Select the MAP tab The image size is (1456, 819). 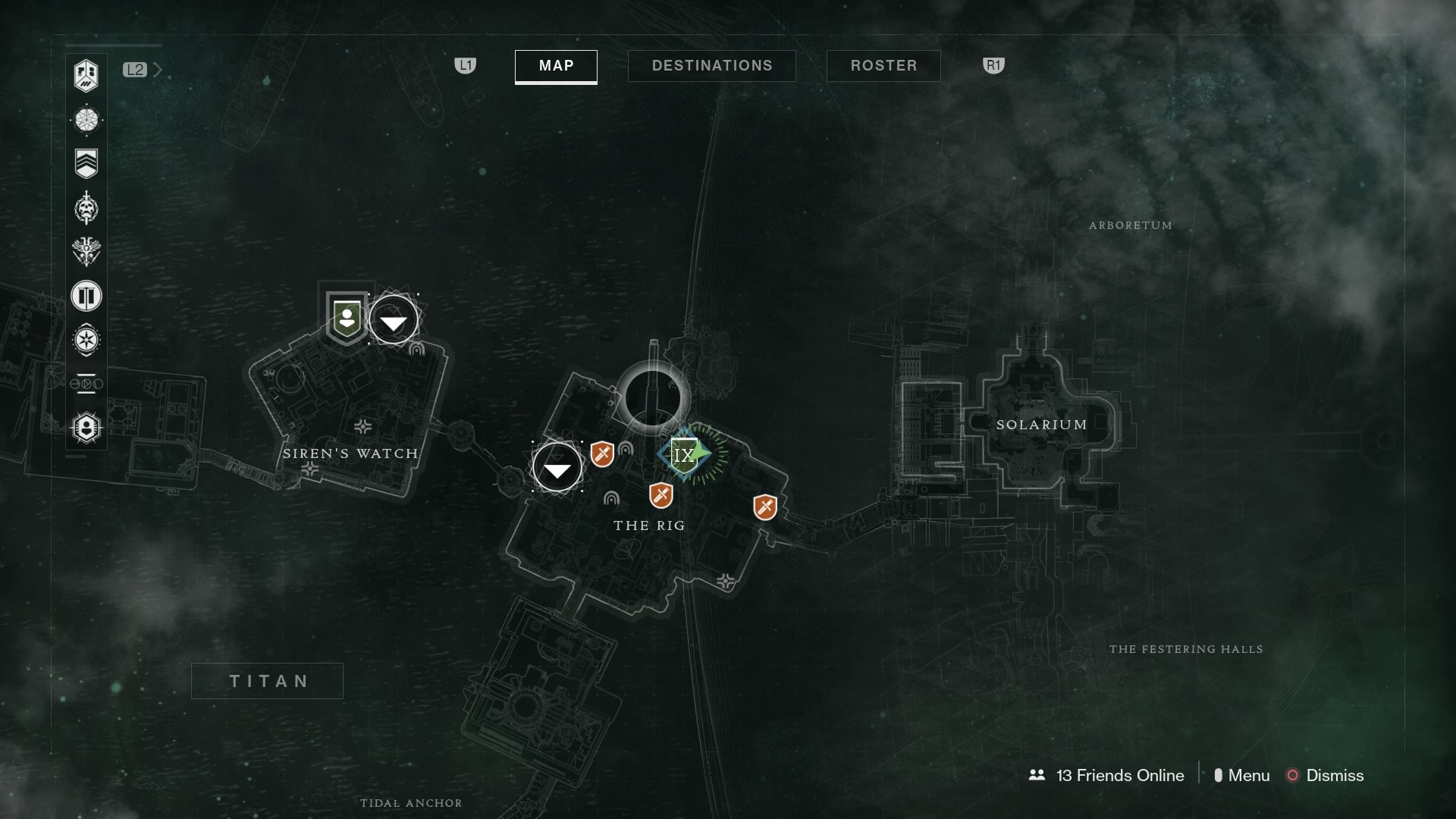[556, 66]
